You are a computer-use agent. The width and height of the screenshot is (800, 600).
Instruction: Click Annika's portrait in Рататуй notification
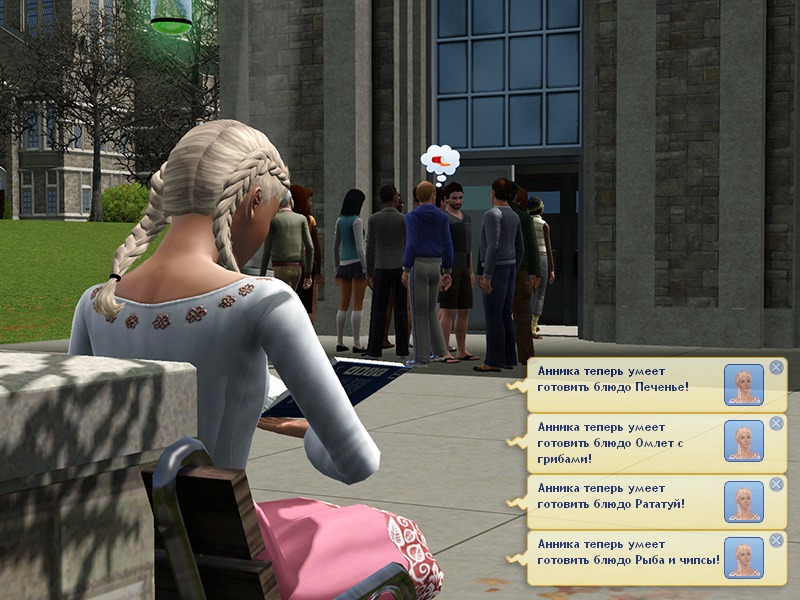tap(743, 501)
